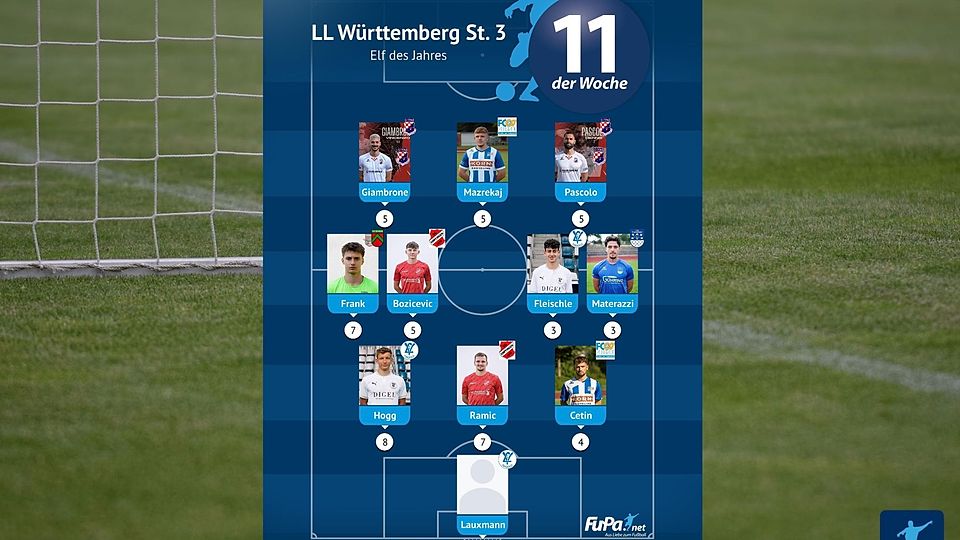Choose the Pascolo player card
This screenshot has width=960, height=540.
(x=580, y=159)
